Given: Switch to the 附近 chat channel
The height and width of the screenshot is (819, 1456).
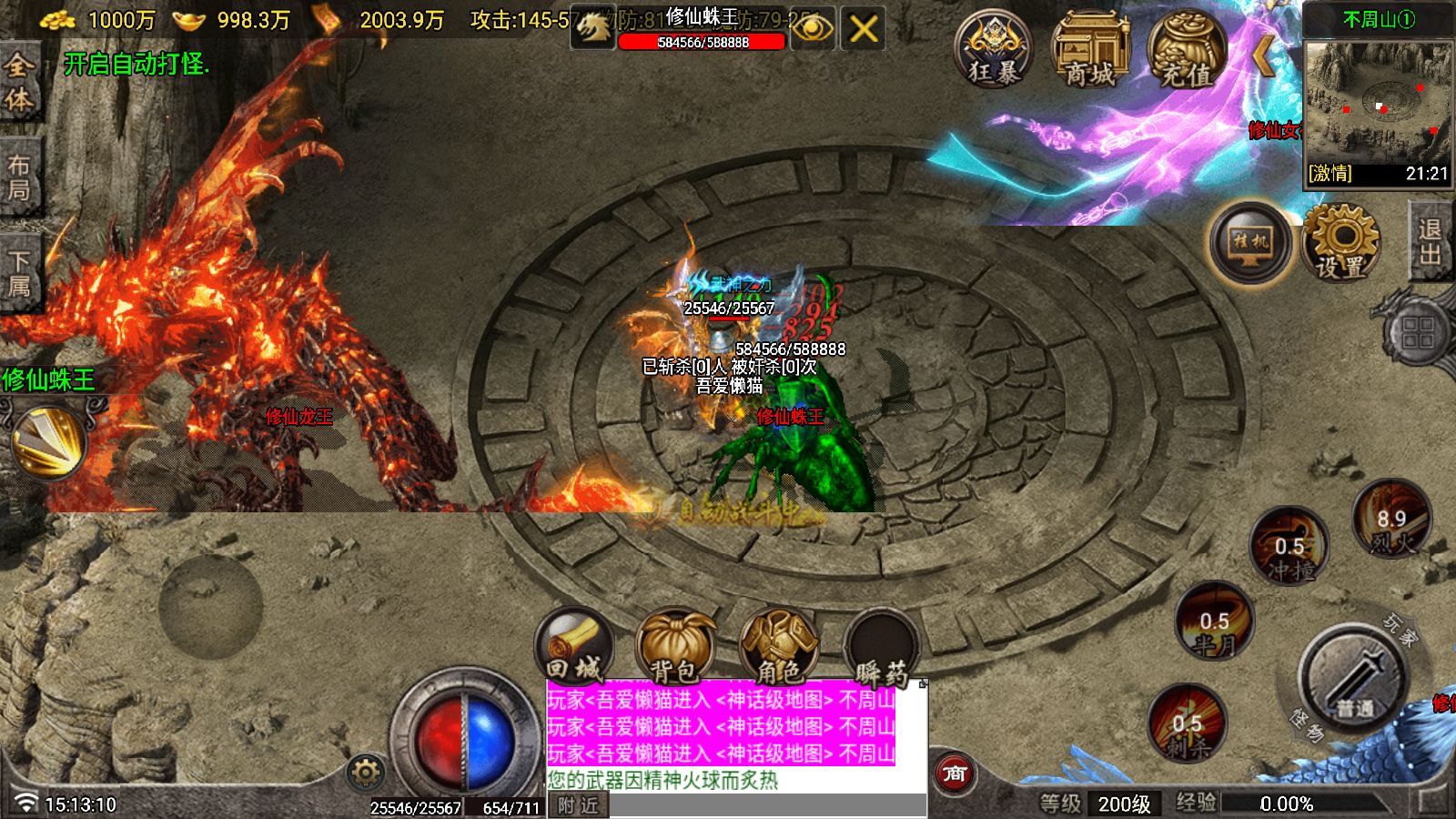Looking at the screenshot, I should tap(579, 805).
